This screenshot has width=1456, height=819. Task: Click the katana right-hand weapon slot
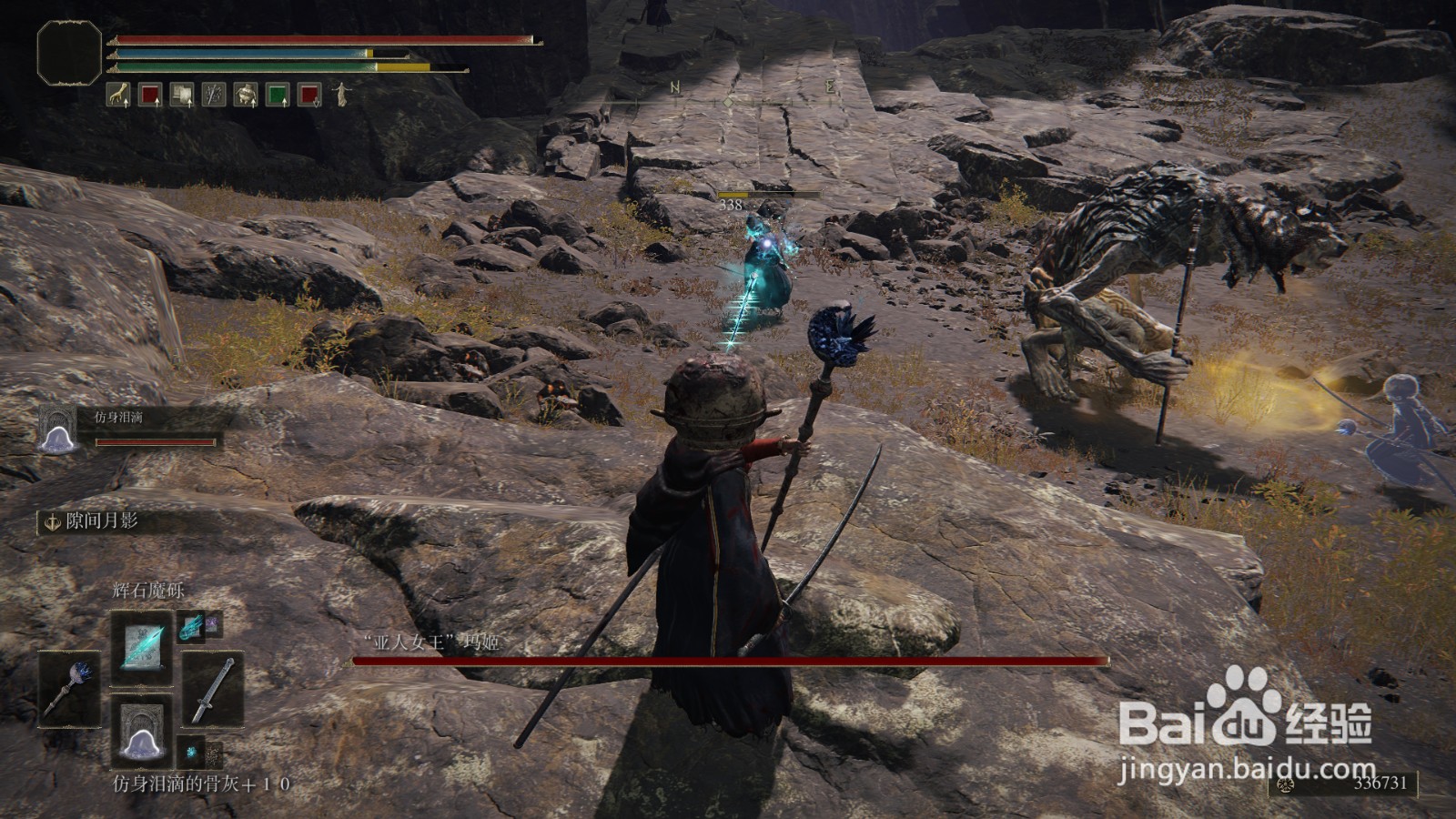tap(213, 689)
